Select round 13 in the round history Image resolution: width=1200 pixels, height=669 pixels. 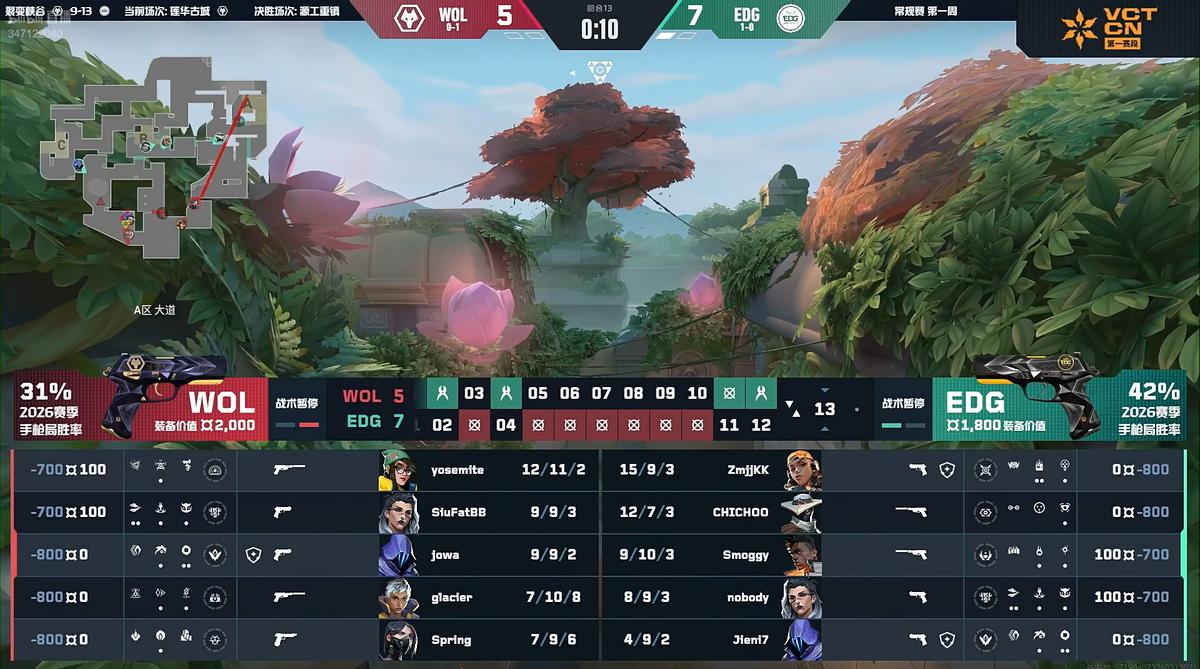click(824, 409)
